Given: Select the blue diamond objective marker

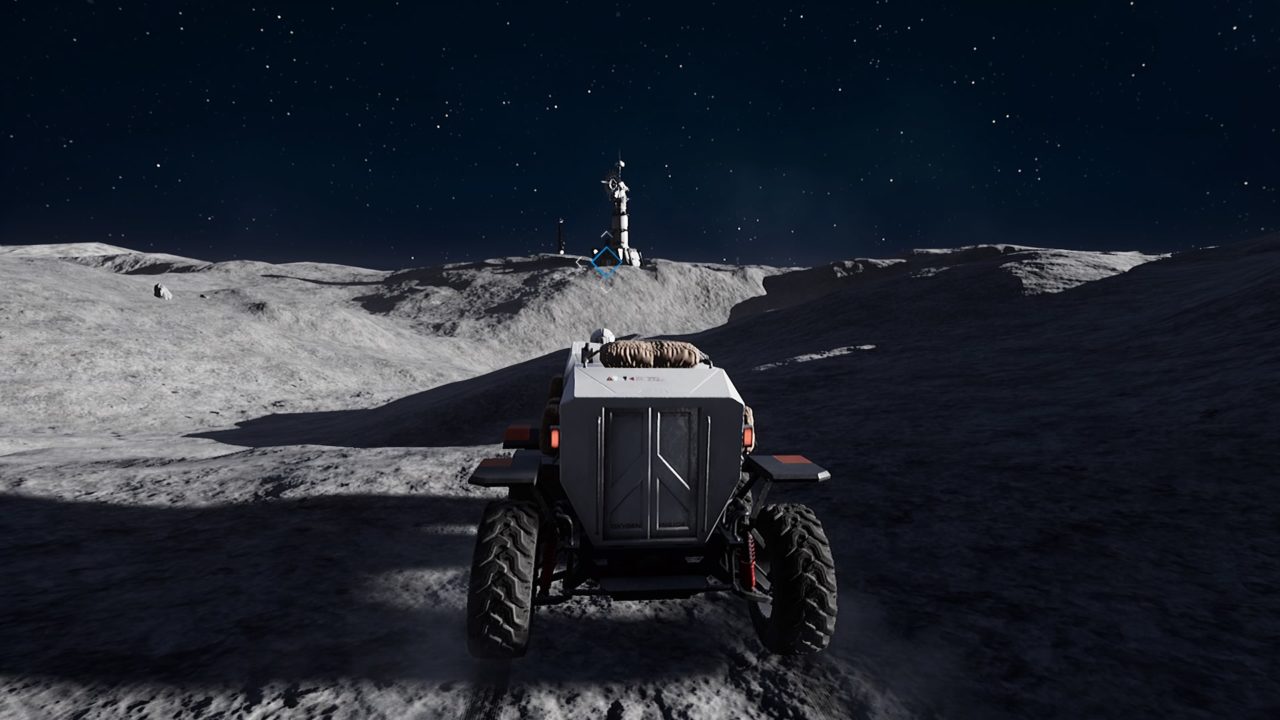Looking at the screenshot, I should 605,262.
